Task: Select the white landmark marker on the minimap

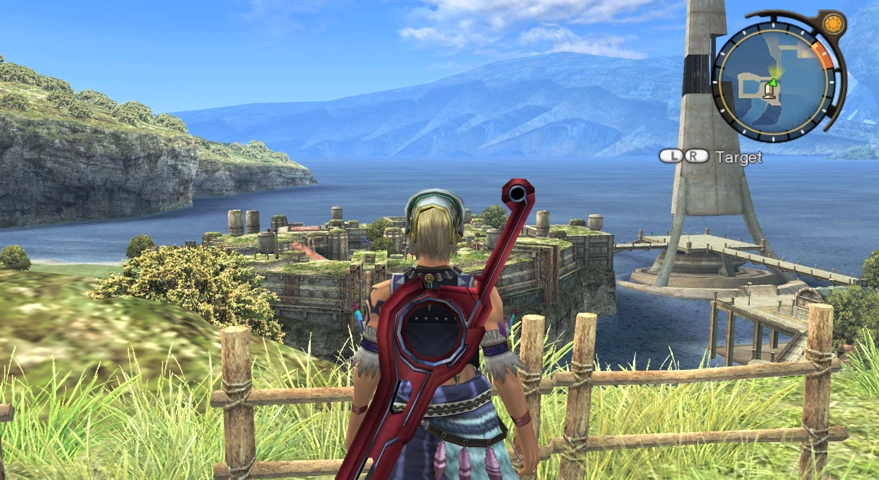Action: coord(768,92)
